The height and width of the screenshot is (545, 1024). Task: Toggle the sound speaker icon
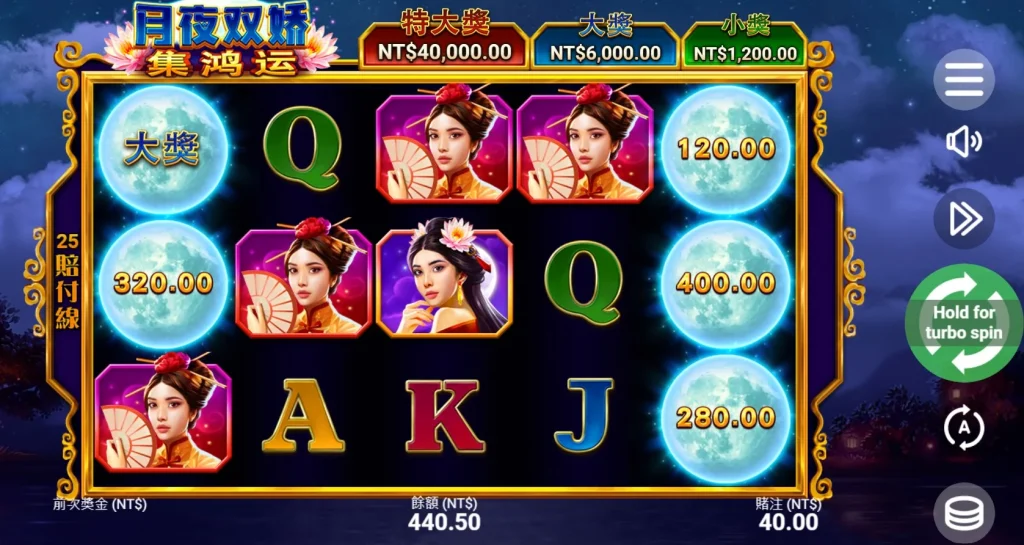tap(964, 143)
